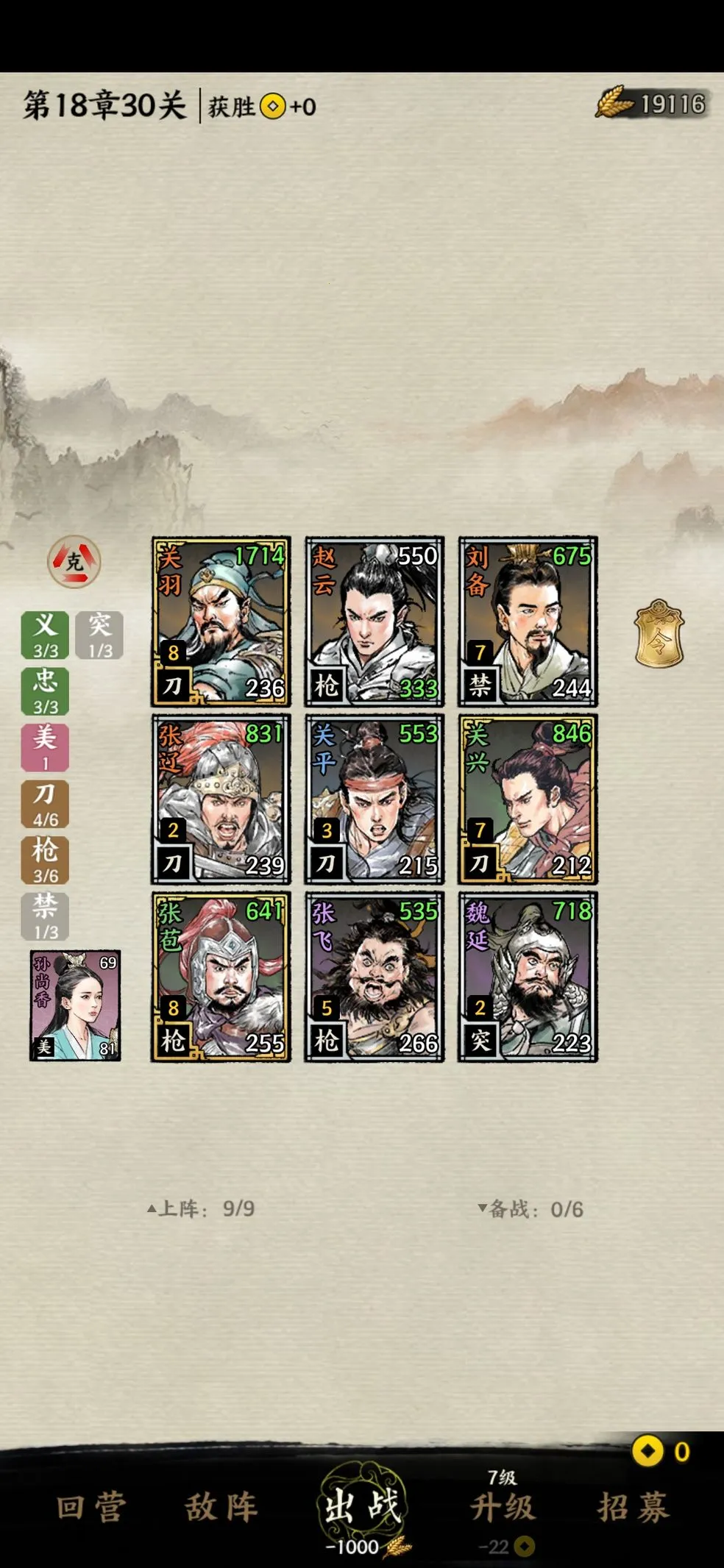Pick the 张辽 hero card

click(221, 799)
